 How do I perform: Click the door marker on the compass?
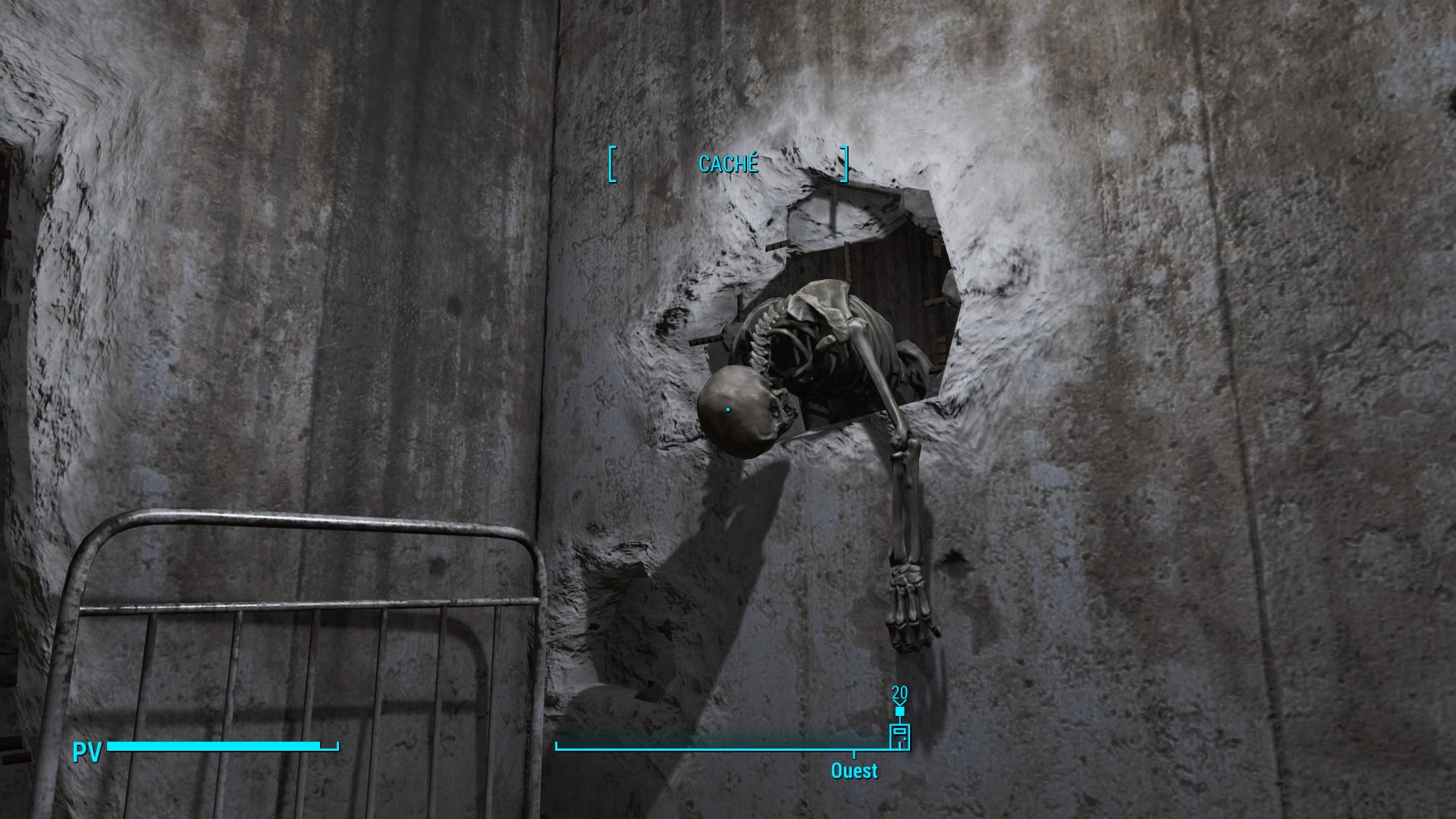899,736
